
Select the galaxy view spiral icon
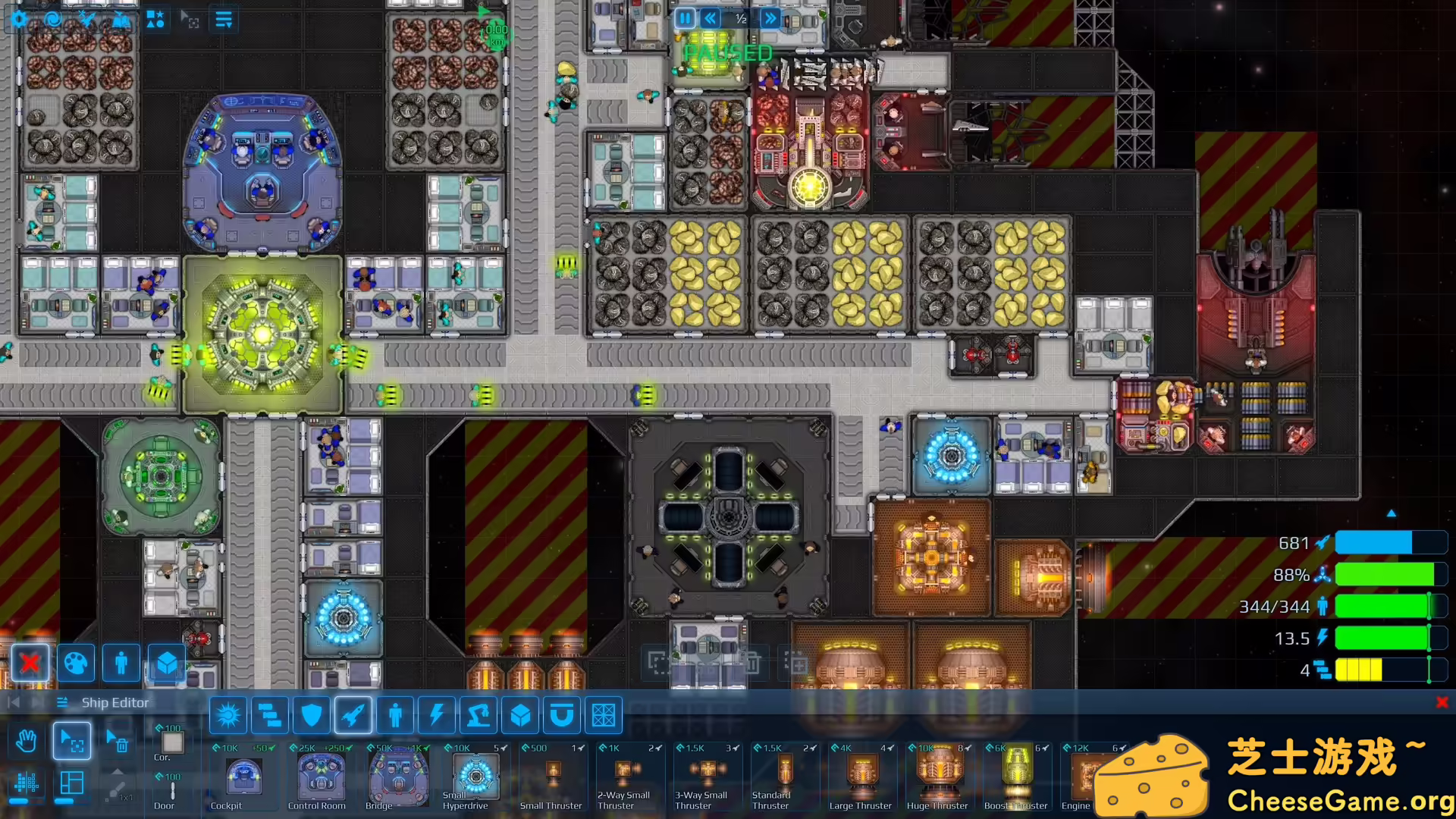(x=52, y=20)
